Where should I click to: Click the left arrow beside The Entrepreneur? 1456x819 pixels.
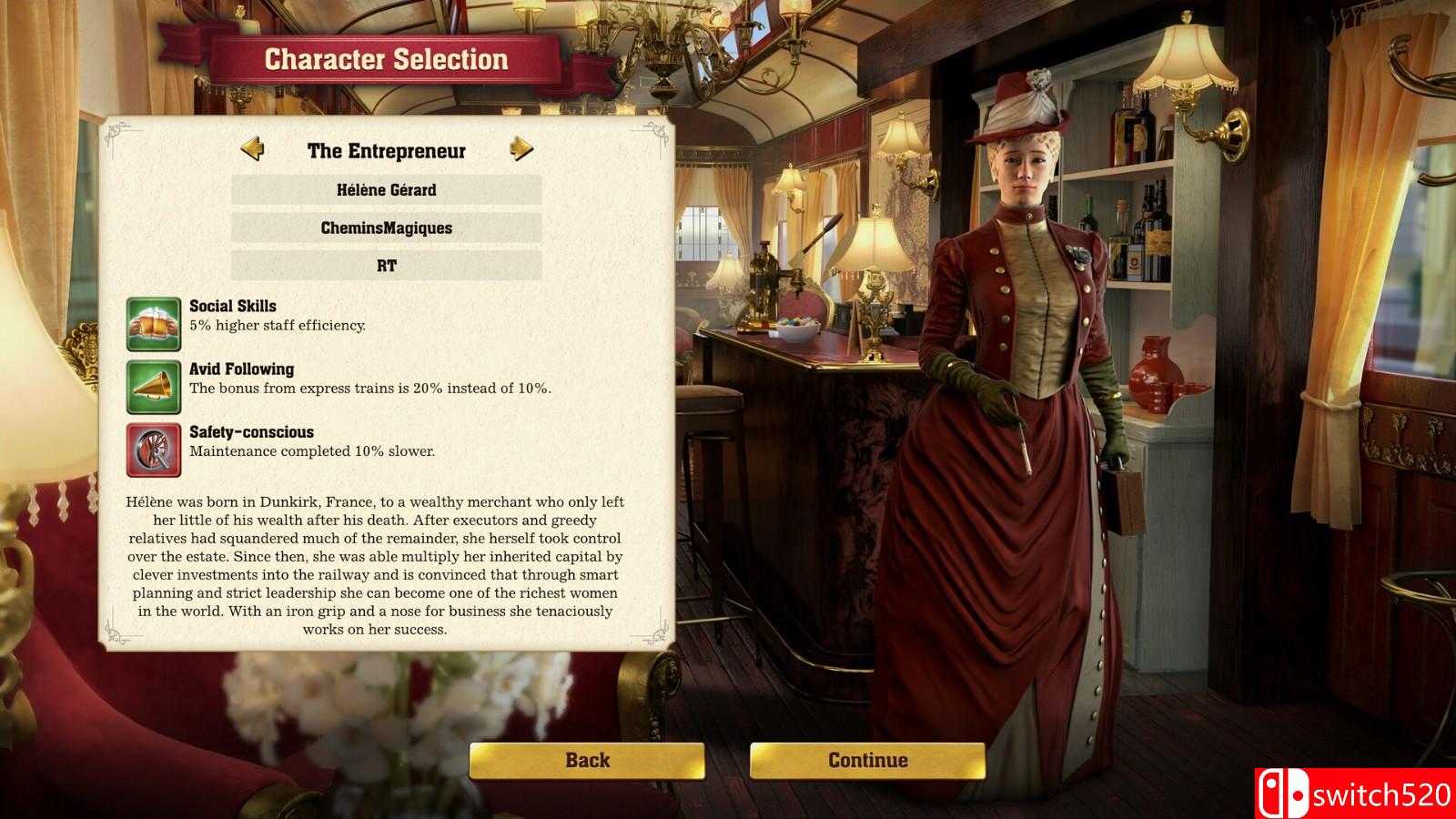pos(254,150)
